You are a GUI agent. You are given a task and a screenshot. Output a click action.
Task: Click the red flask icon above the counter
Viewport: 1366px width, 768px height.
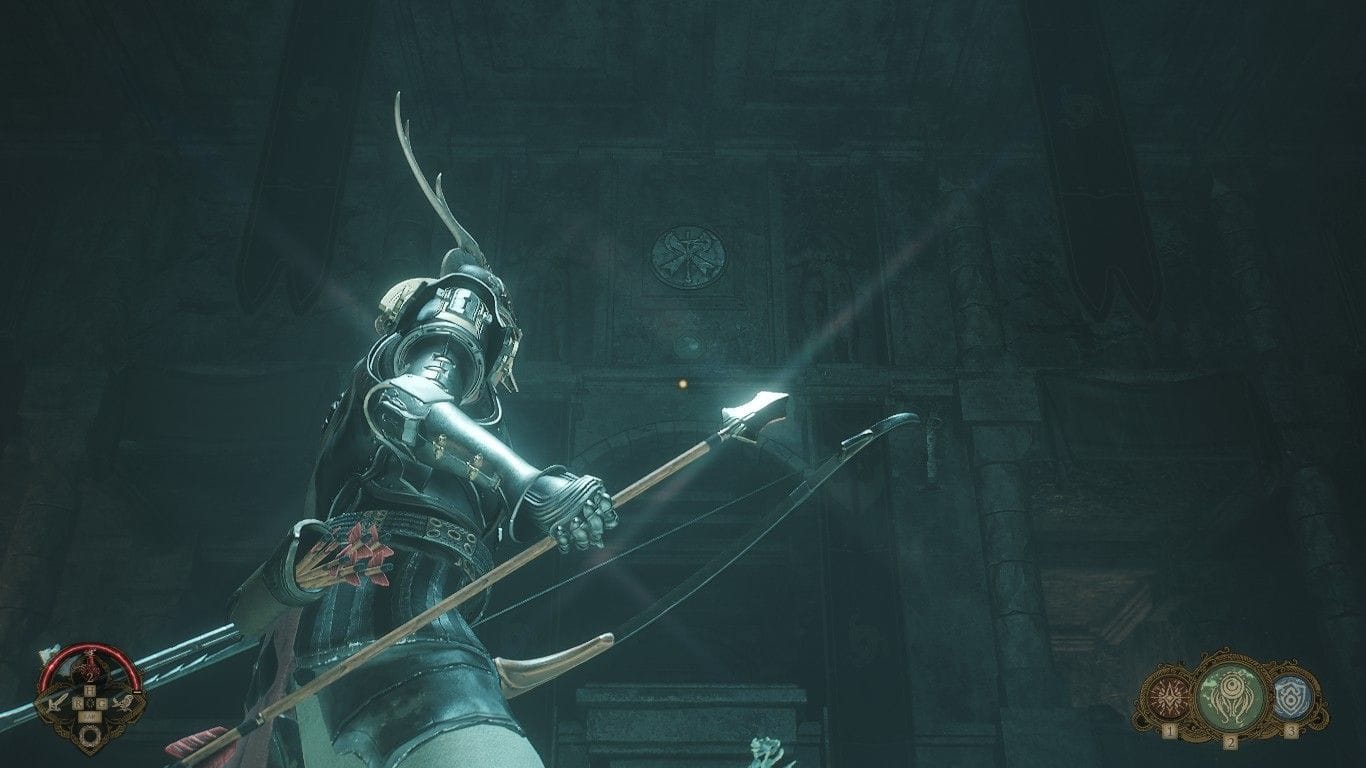pyautogui.click(x=92, y=662)
